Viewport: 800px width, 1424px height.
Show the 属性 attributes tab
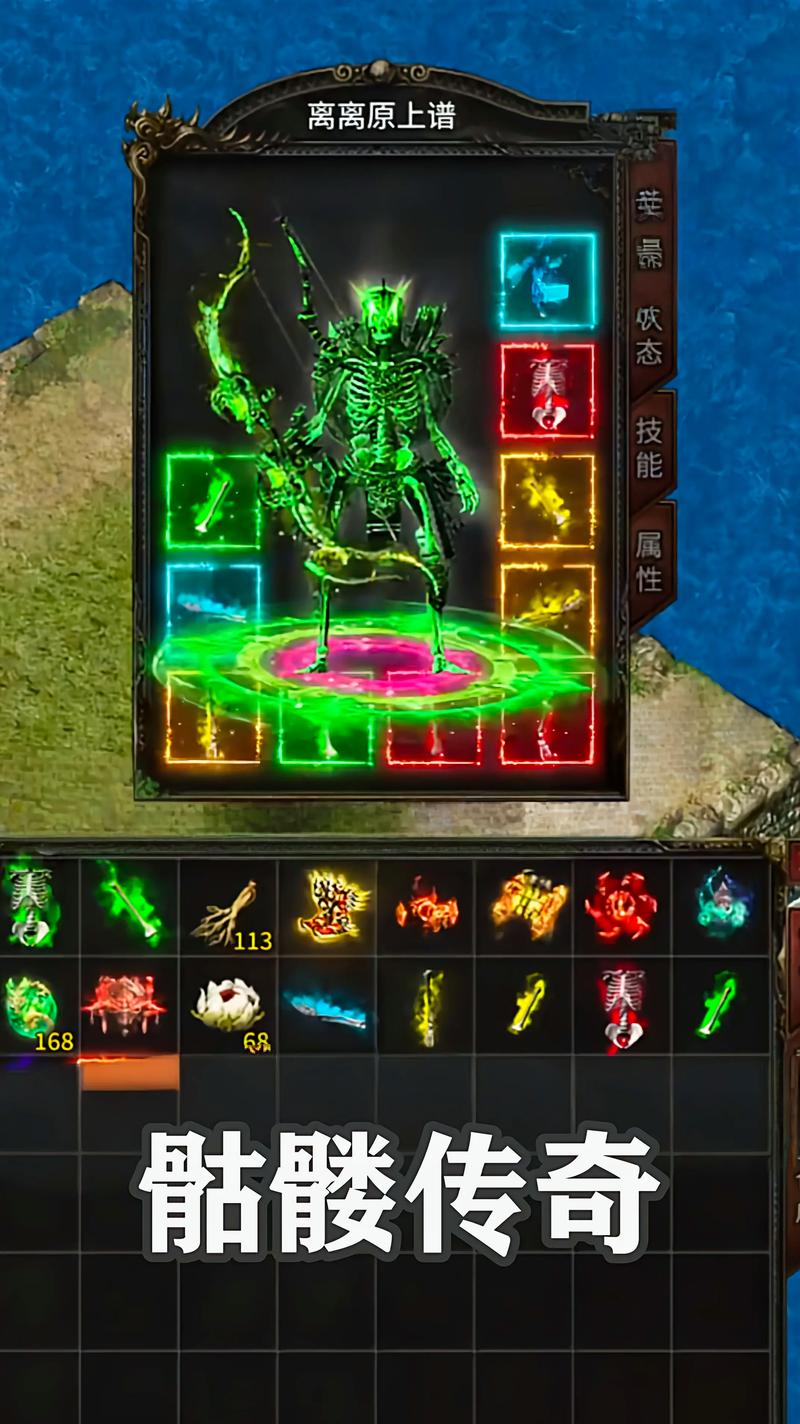pos(650,558)
